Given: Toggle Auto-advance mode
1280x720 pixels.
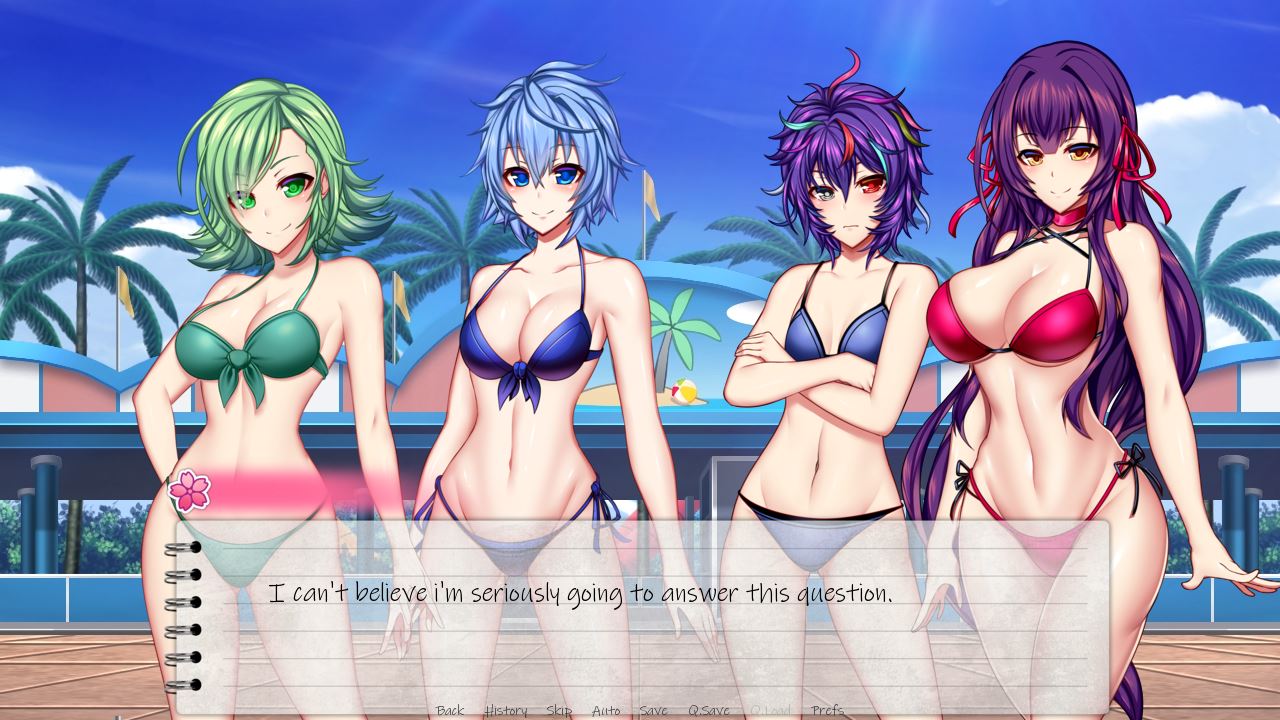Looking at the screenshot, I should [606, 710].
